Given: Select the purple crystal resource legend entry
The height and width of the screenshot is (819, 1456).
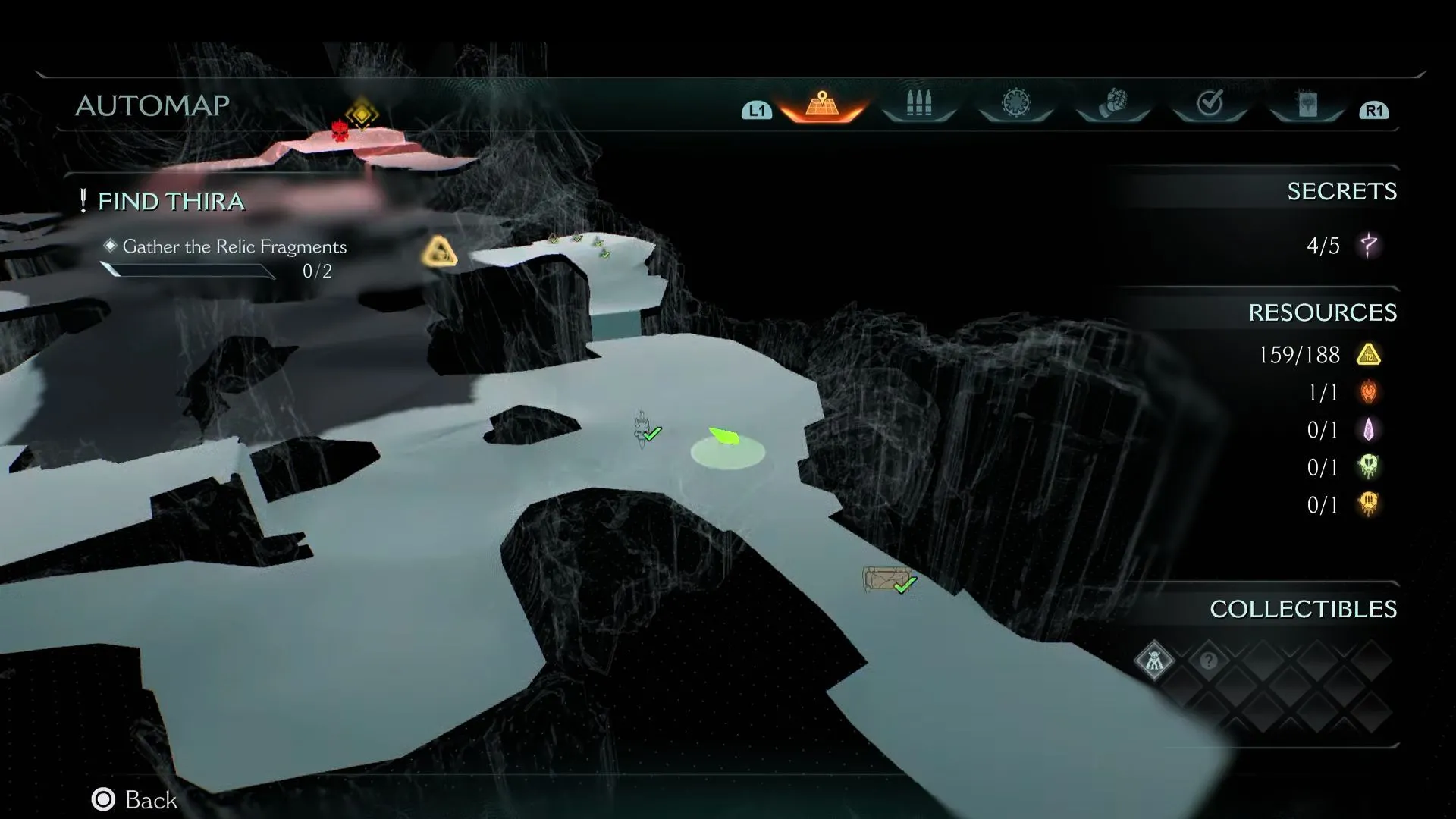Looking at the screenshot, I should click(1341, 430).
